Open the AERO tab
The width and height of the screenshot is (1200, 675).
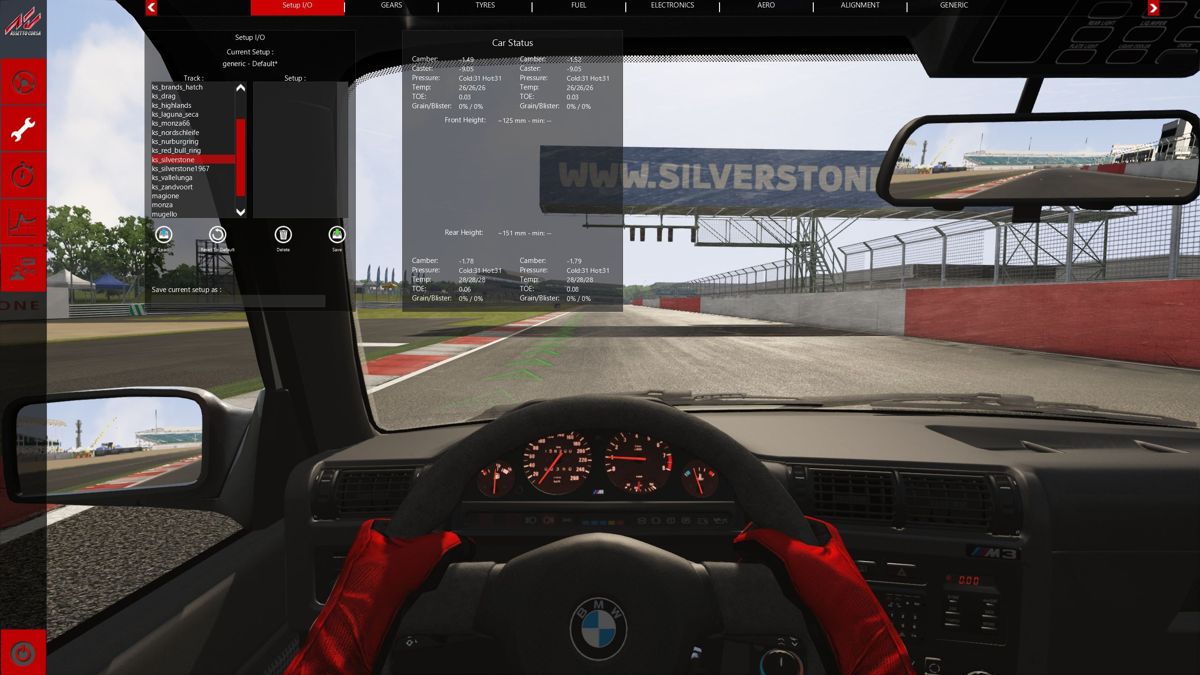766,6
